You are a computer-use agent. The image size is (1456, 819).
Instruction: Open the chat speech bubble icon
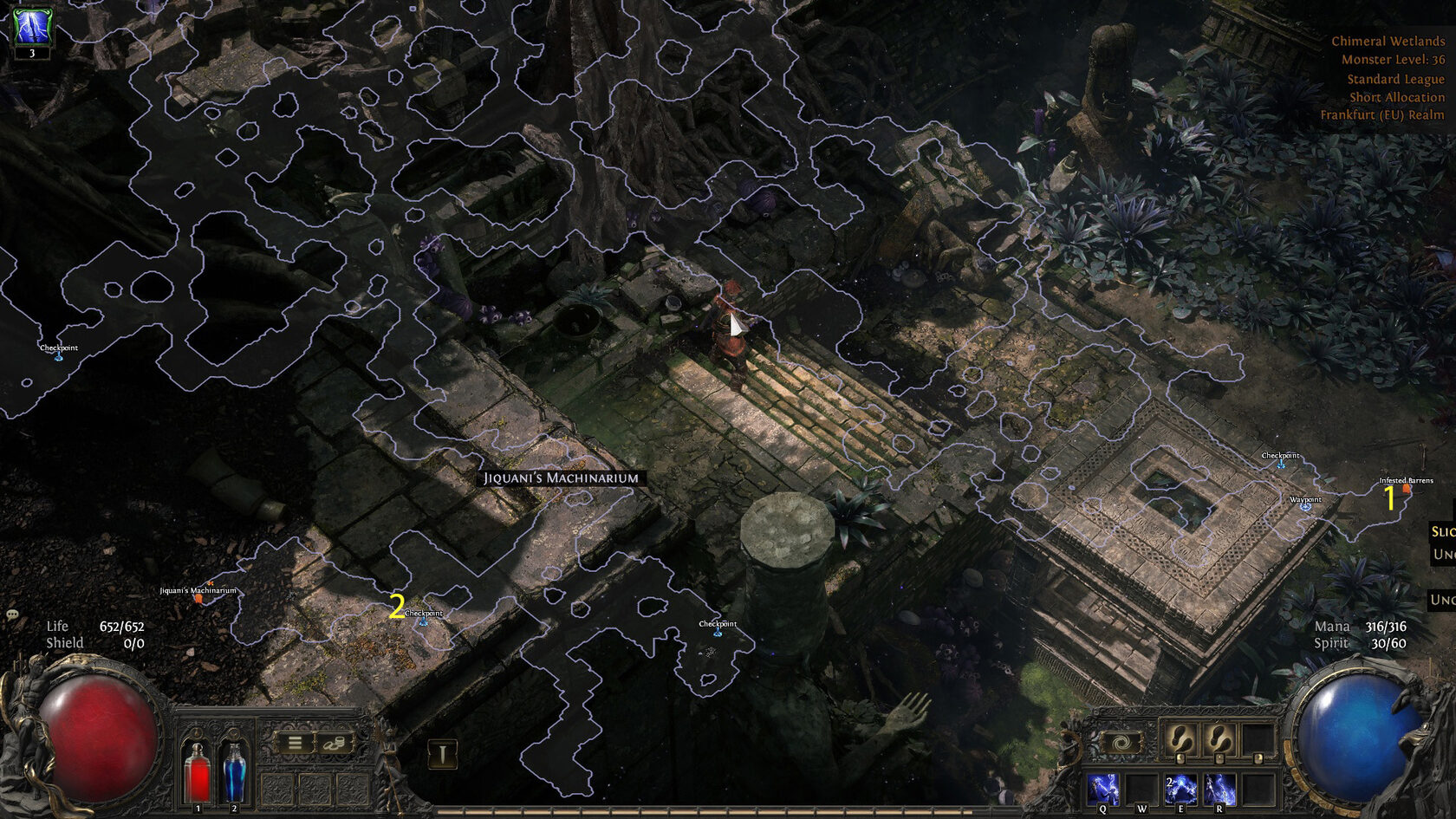[x=12, y=614]
